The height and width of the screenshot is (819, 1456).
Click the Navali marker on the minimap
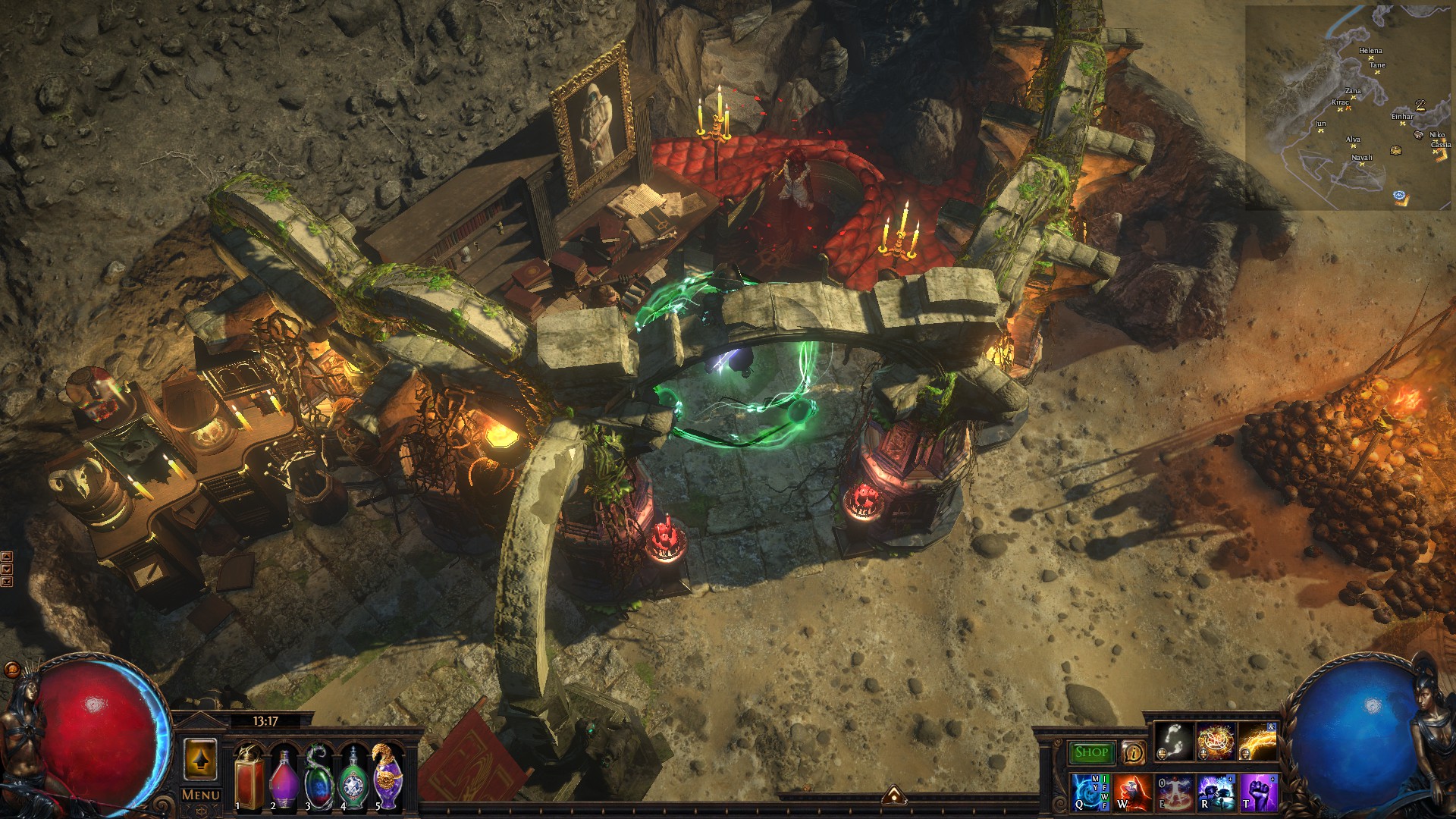coord(1363,164)
